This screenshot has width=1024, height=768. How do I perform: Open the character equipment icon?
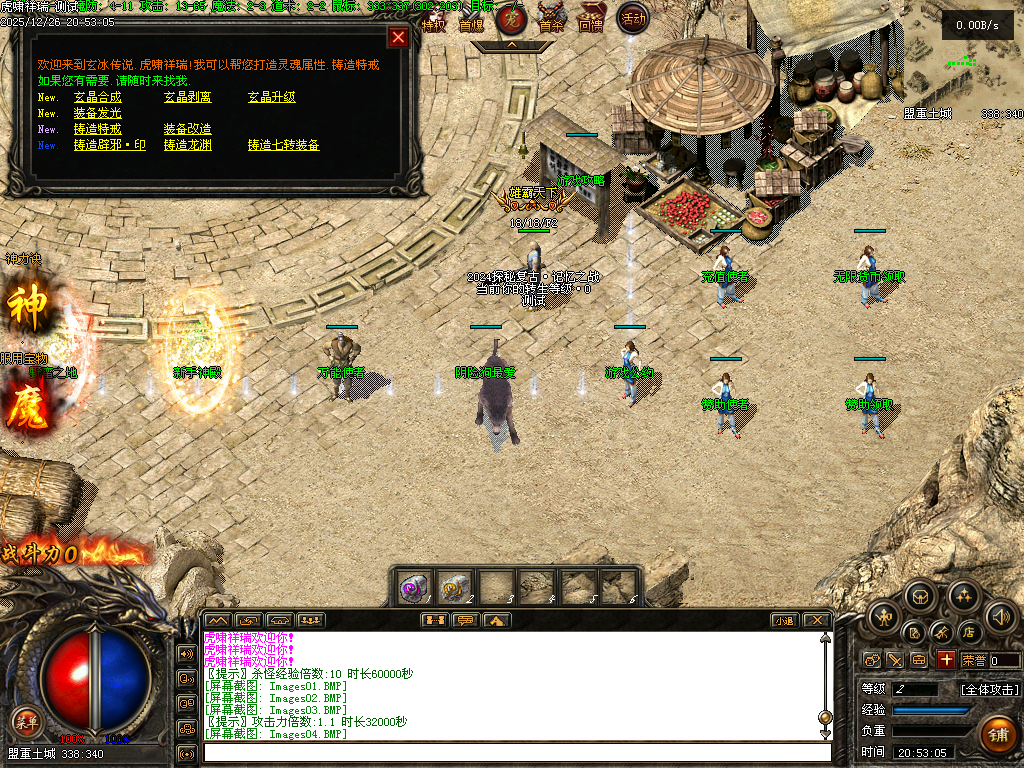click(x=882, y=616)
